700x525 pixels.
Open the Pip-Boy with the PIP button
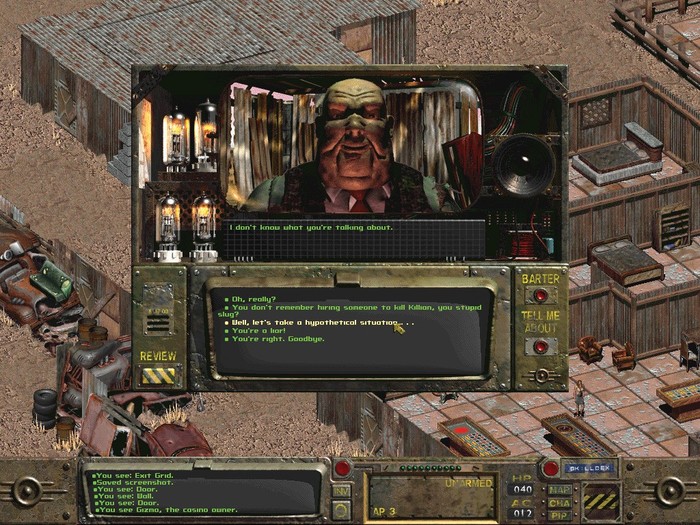point(559,514)
